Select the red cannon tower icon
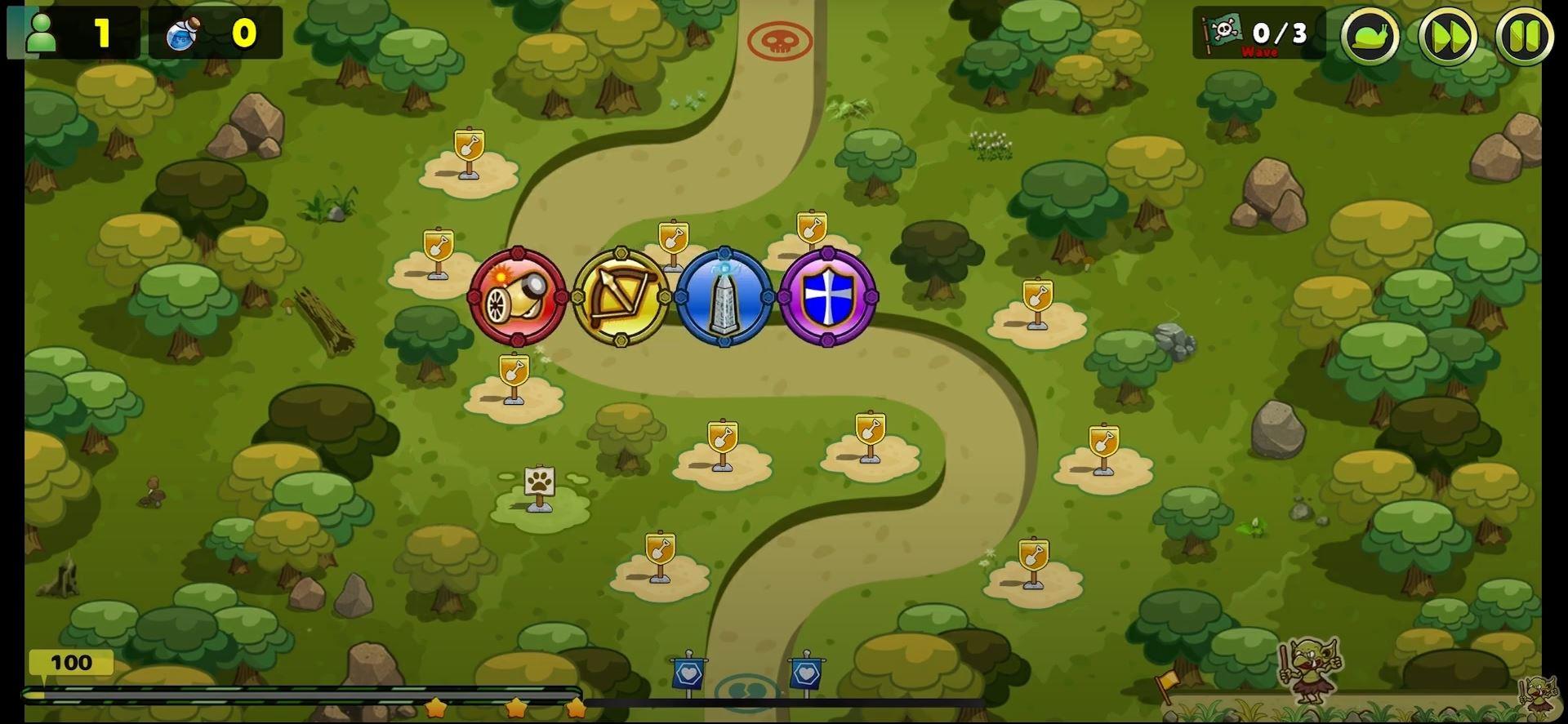The height and width of the screenshot is (724, 1568). point(517,295)
